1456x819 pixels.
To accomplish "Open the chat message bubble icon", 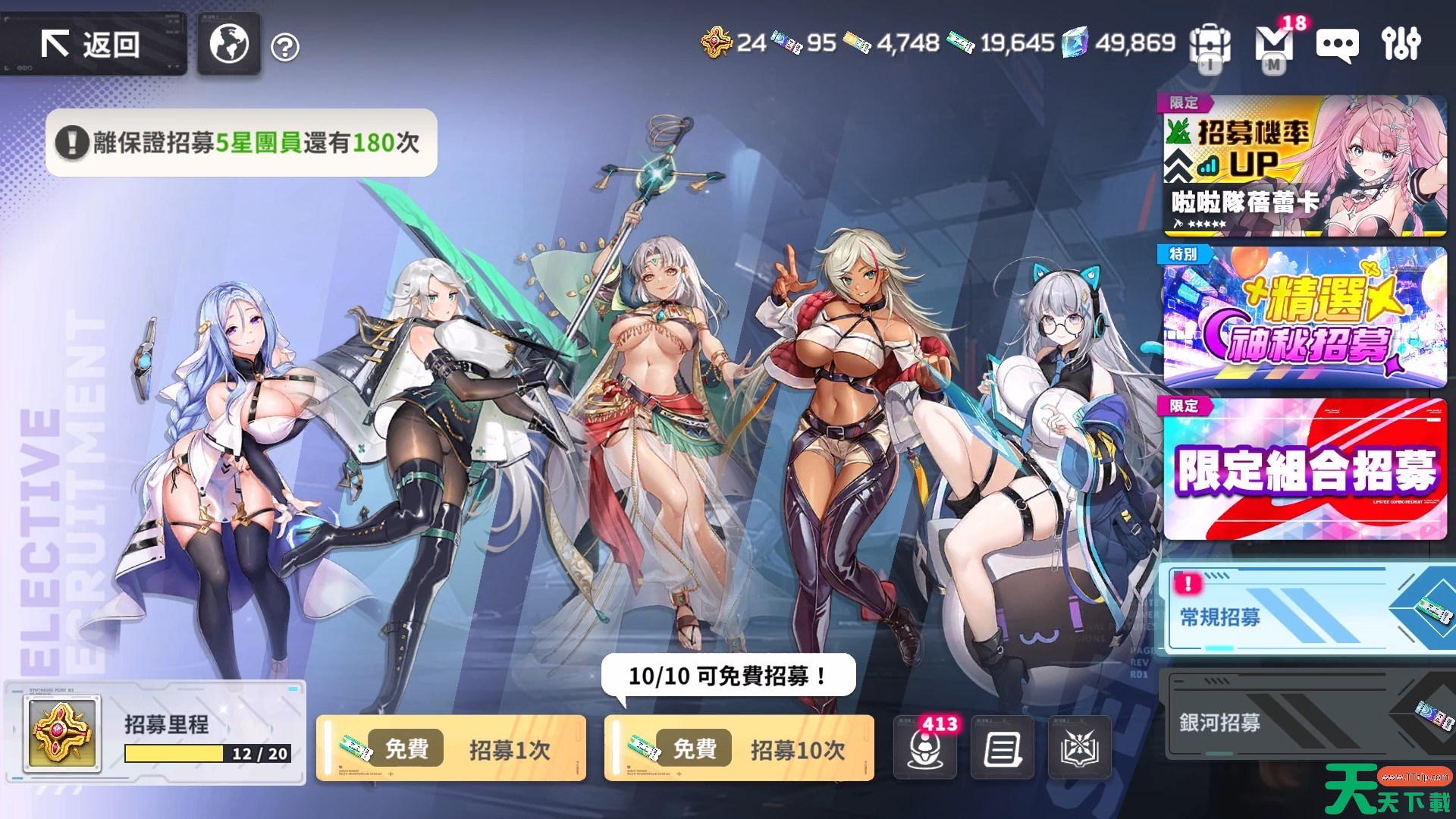I will pos(1336,45).
